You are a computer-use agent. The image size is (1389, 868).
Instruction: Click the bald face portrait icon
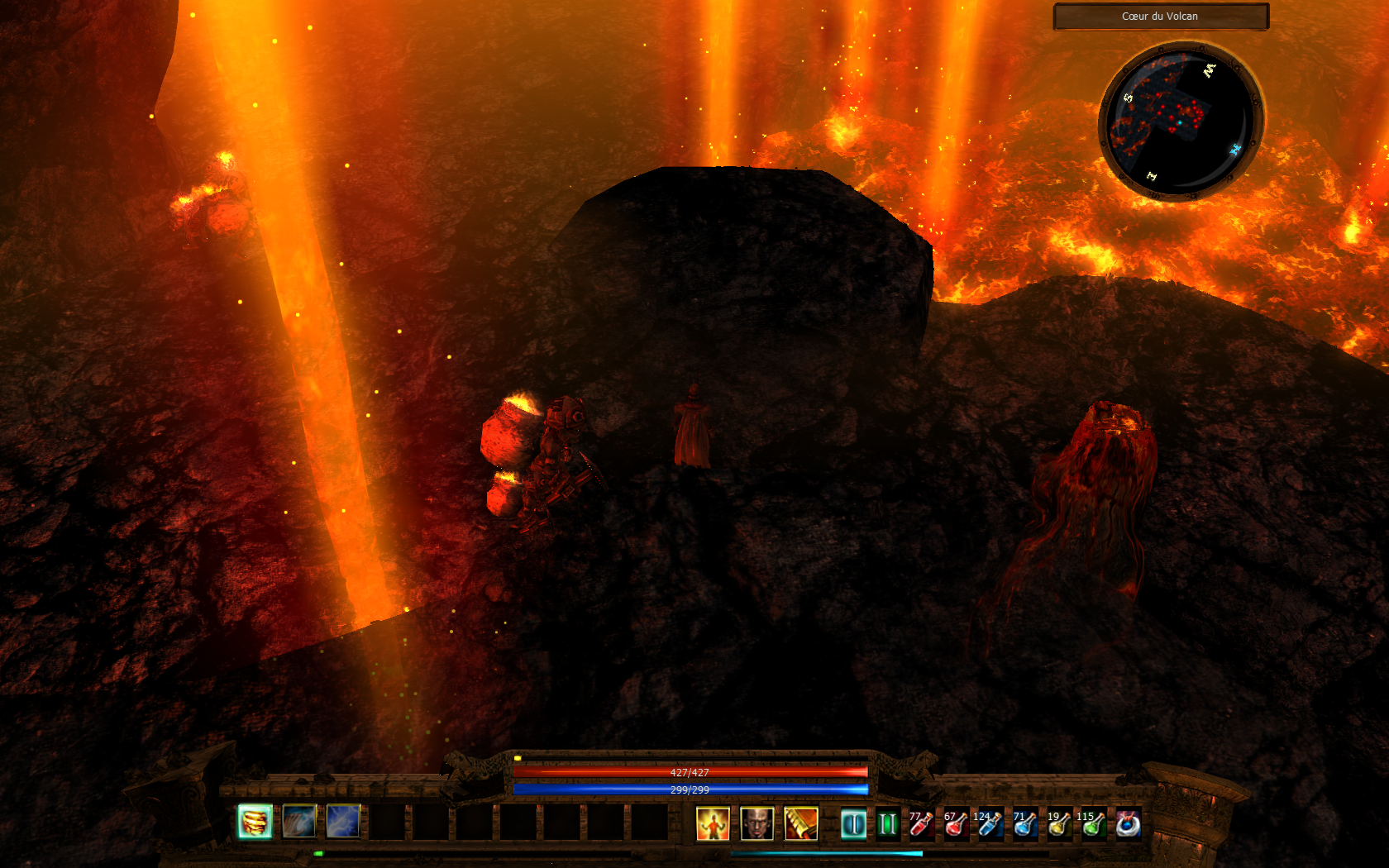coord(757,823)
